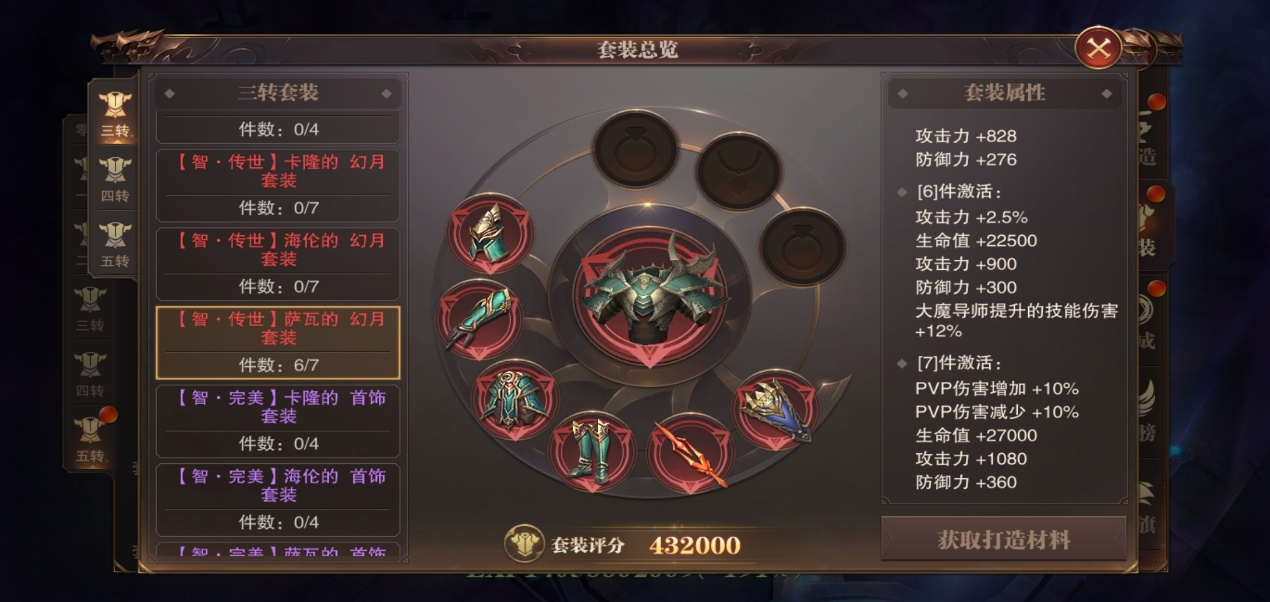Pick 【智·完美】海伦的 首饰套装 row
1270x602 pixels.
tap(278, 499)
